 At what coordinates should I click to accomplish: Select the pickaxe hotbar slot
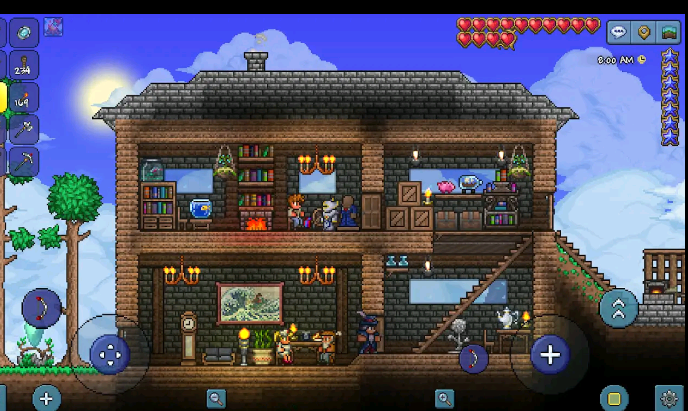[x=24, y=160]
